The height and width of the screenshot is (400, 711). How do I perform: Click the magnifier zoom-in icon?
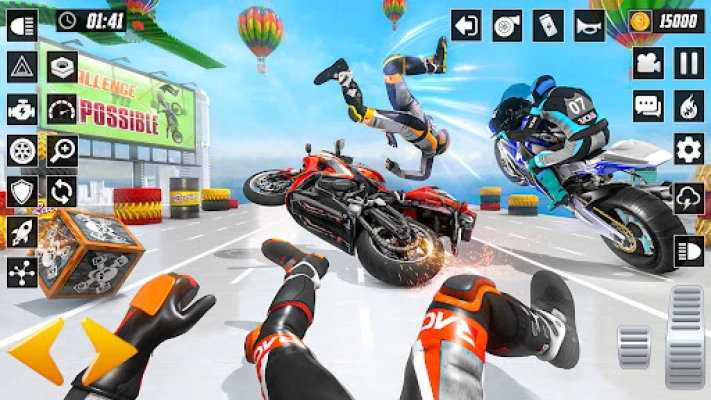pos(62,150)
